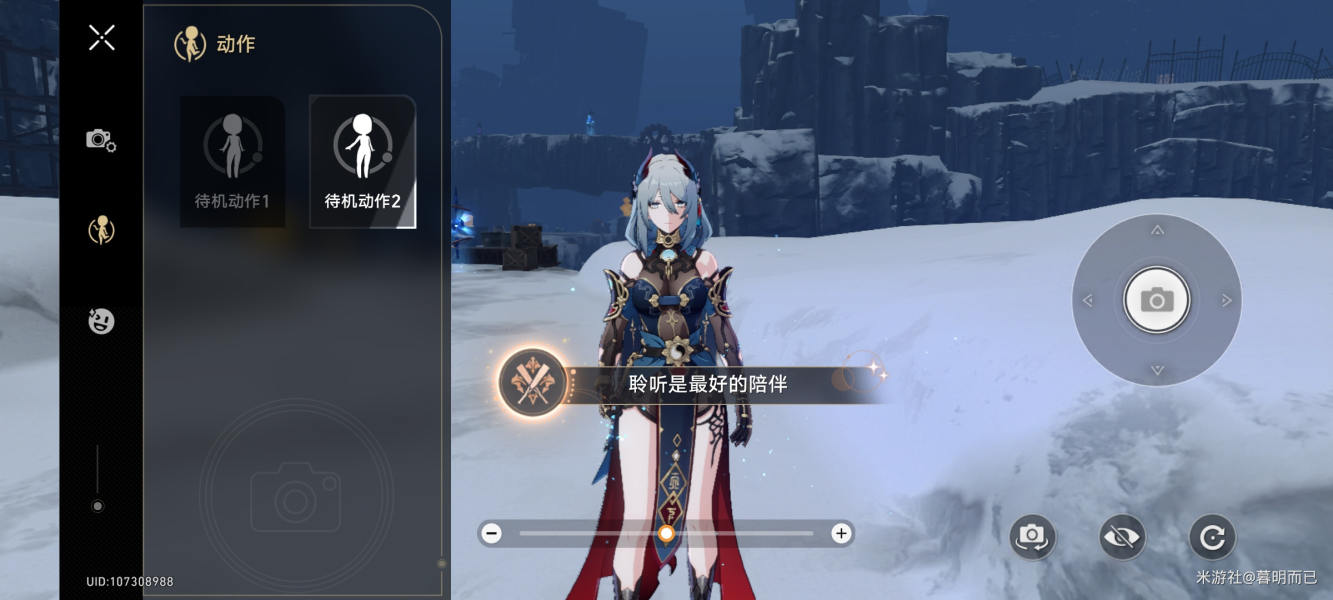Select 待机动作1 idle pose
The image size is (1333, 600).
pyautogui.click(x=232, y=161)
